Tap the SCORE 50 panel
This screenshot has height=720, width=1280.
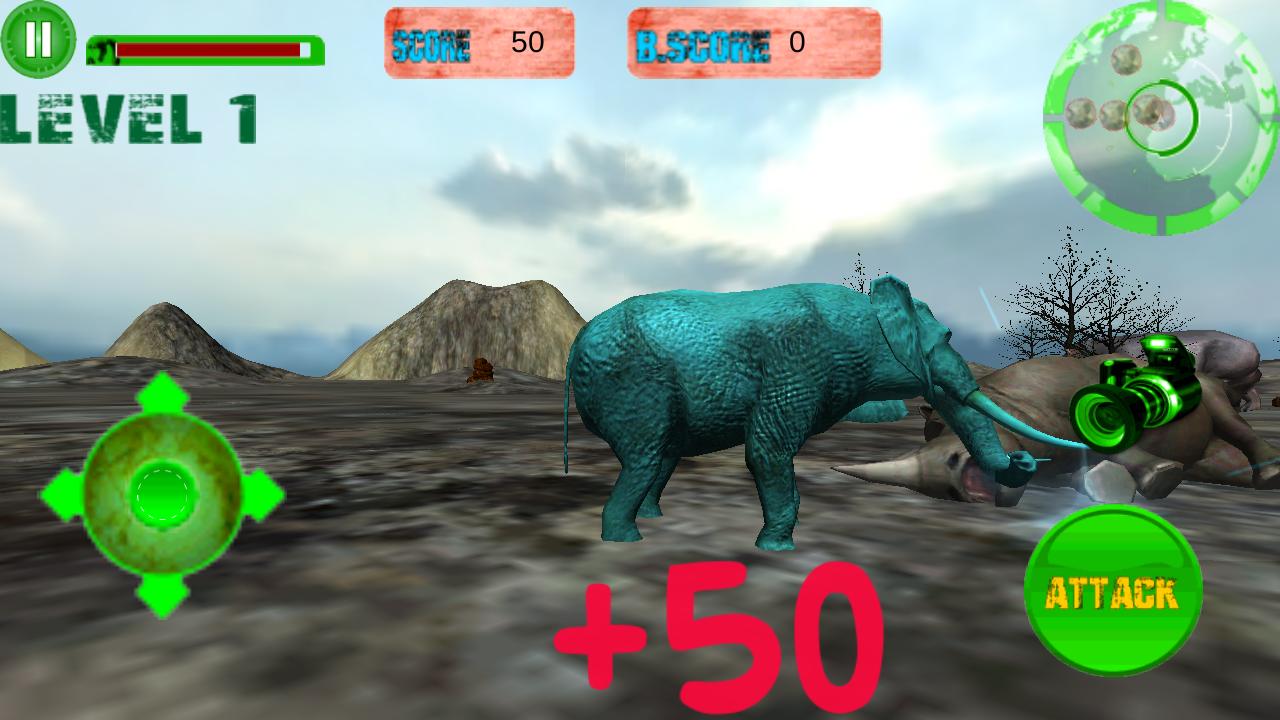(479, 42)
